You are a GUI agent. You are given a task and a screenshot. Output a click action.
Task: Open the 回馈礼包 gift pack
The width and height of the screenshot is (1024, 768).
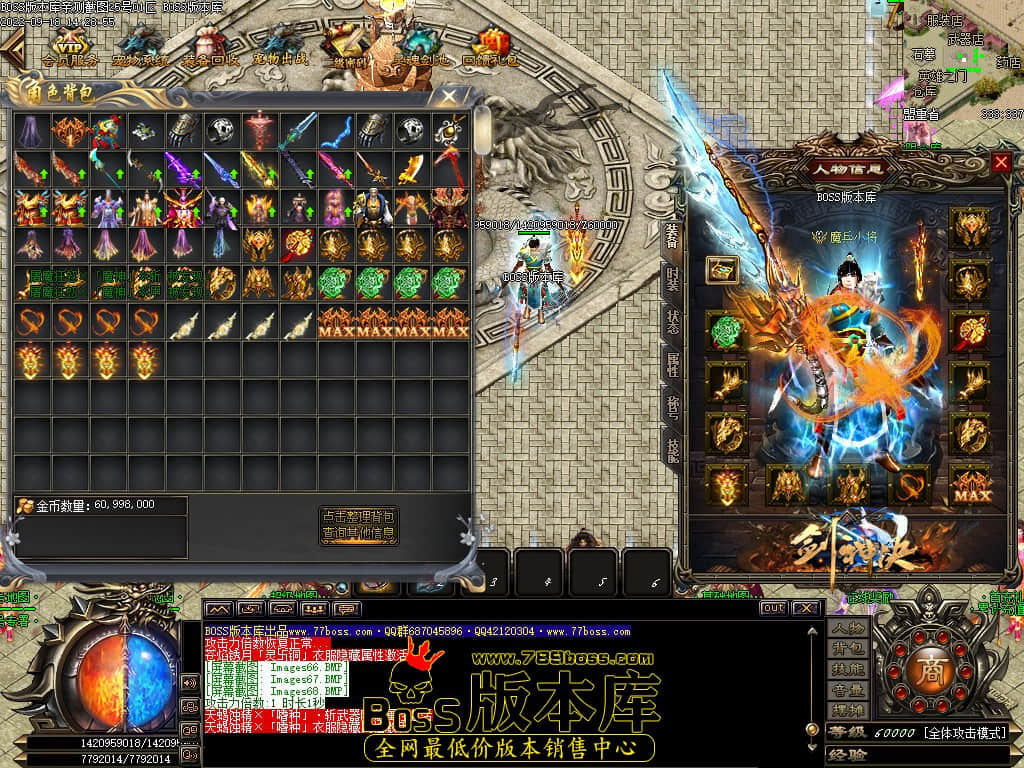click(490, 47)
